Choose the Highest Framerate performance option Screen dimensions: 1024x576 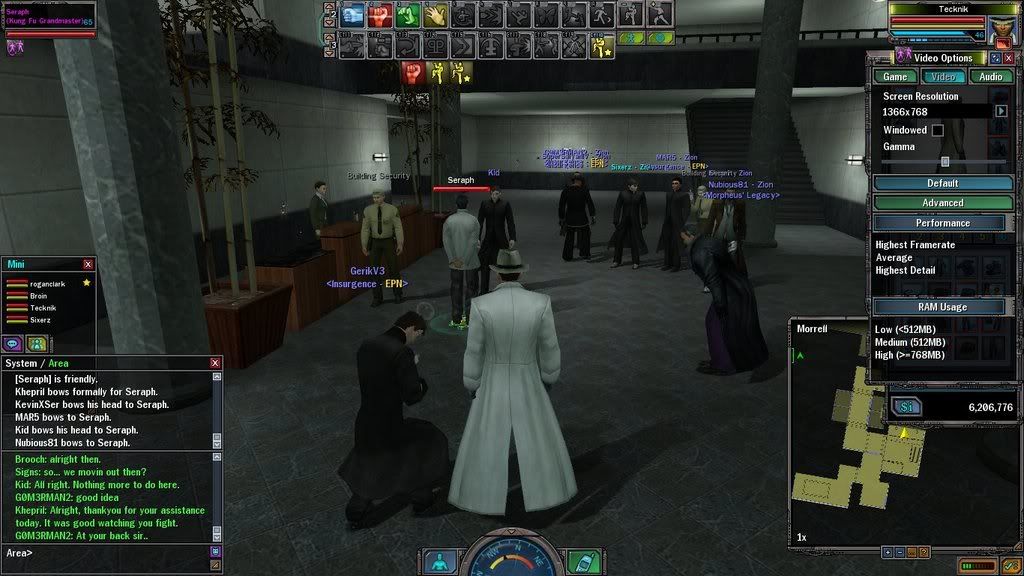coord(915,245)
